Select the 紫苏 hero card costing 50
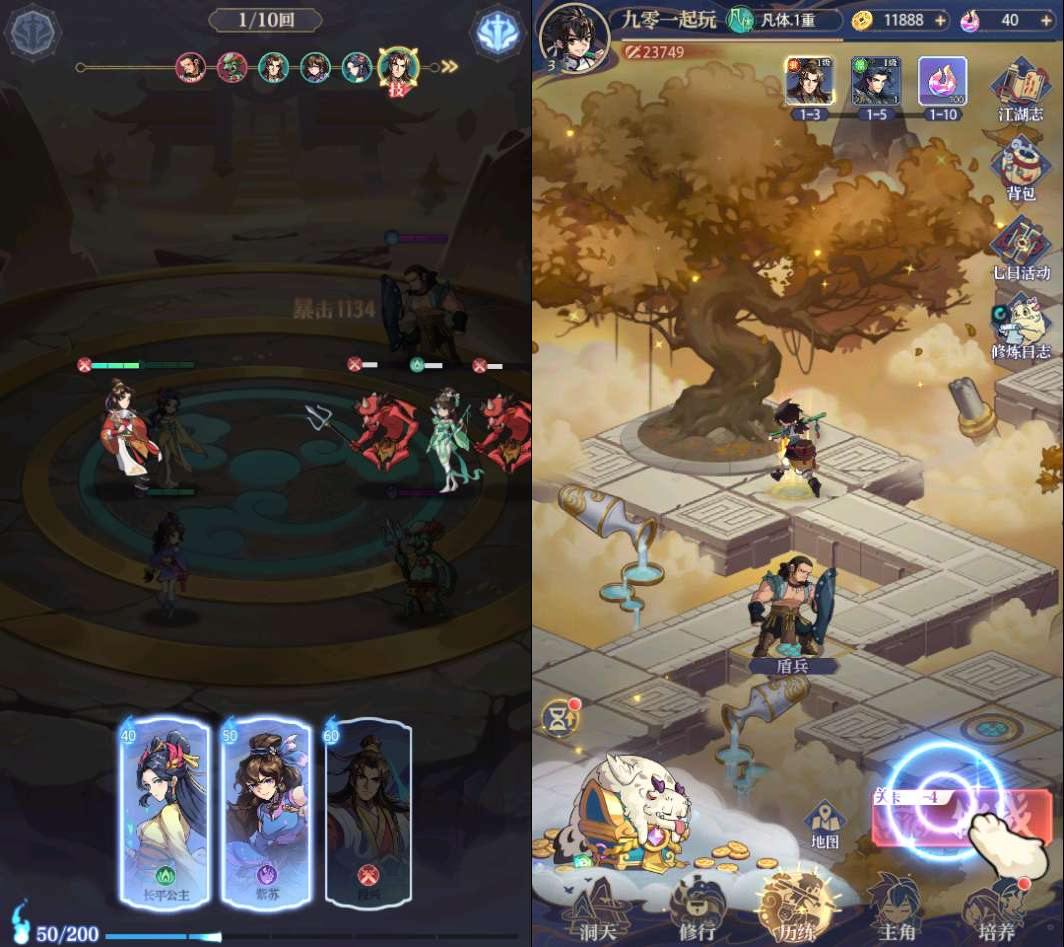This screenshot has height=947, width=1064. coord(266,812)
